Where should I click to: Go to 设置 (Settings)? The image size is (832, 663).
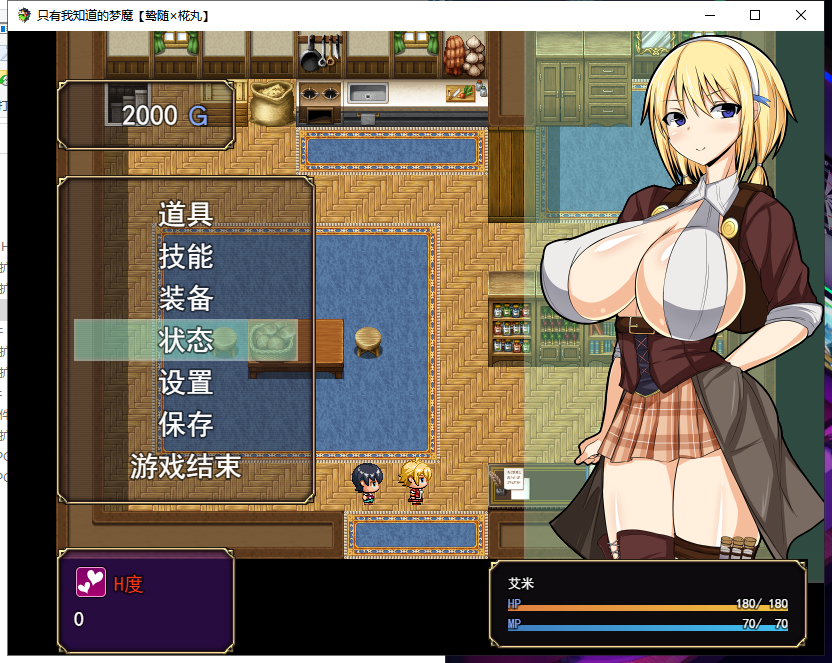pos(186,382)
